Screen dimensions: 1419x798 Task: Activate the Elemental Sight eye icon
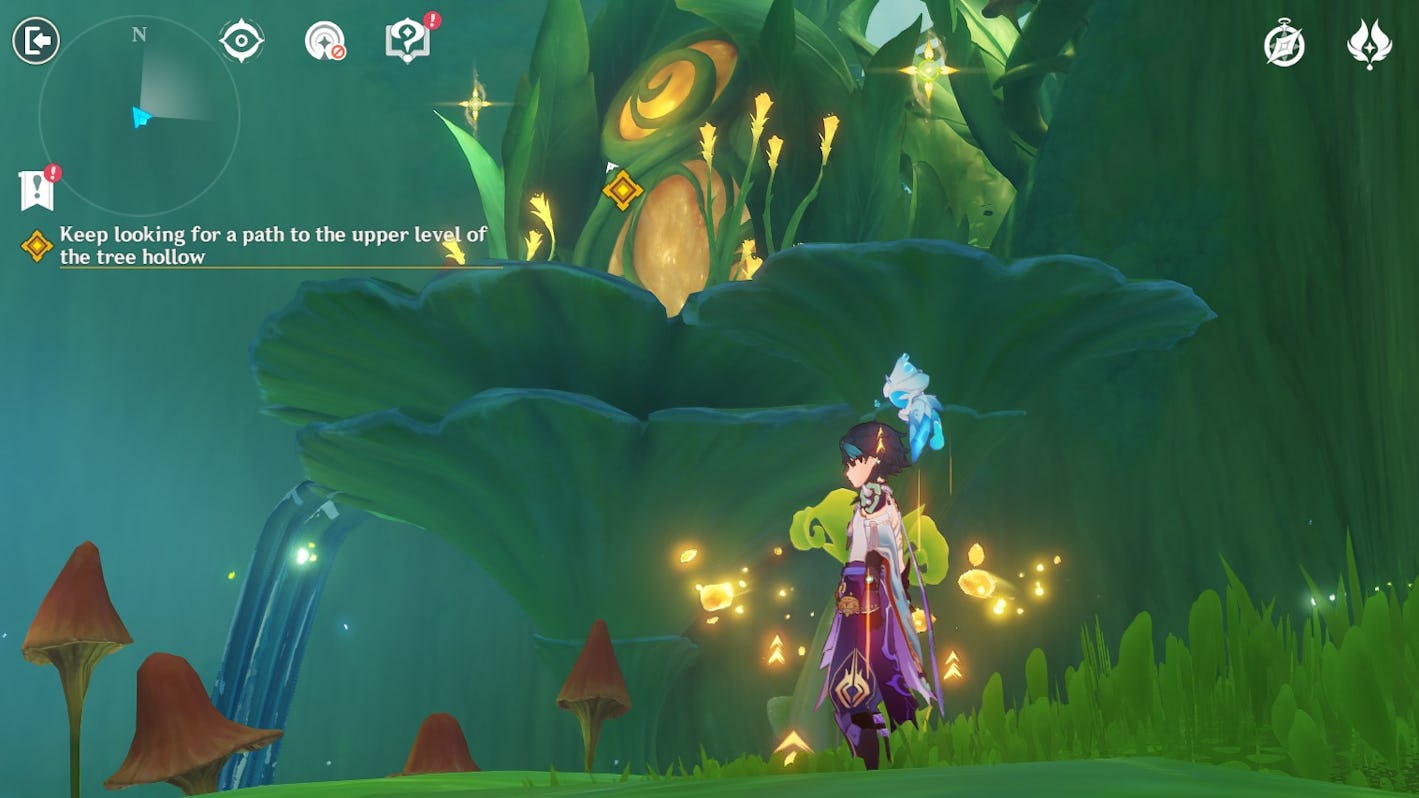tap(241, 42)
